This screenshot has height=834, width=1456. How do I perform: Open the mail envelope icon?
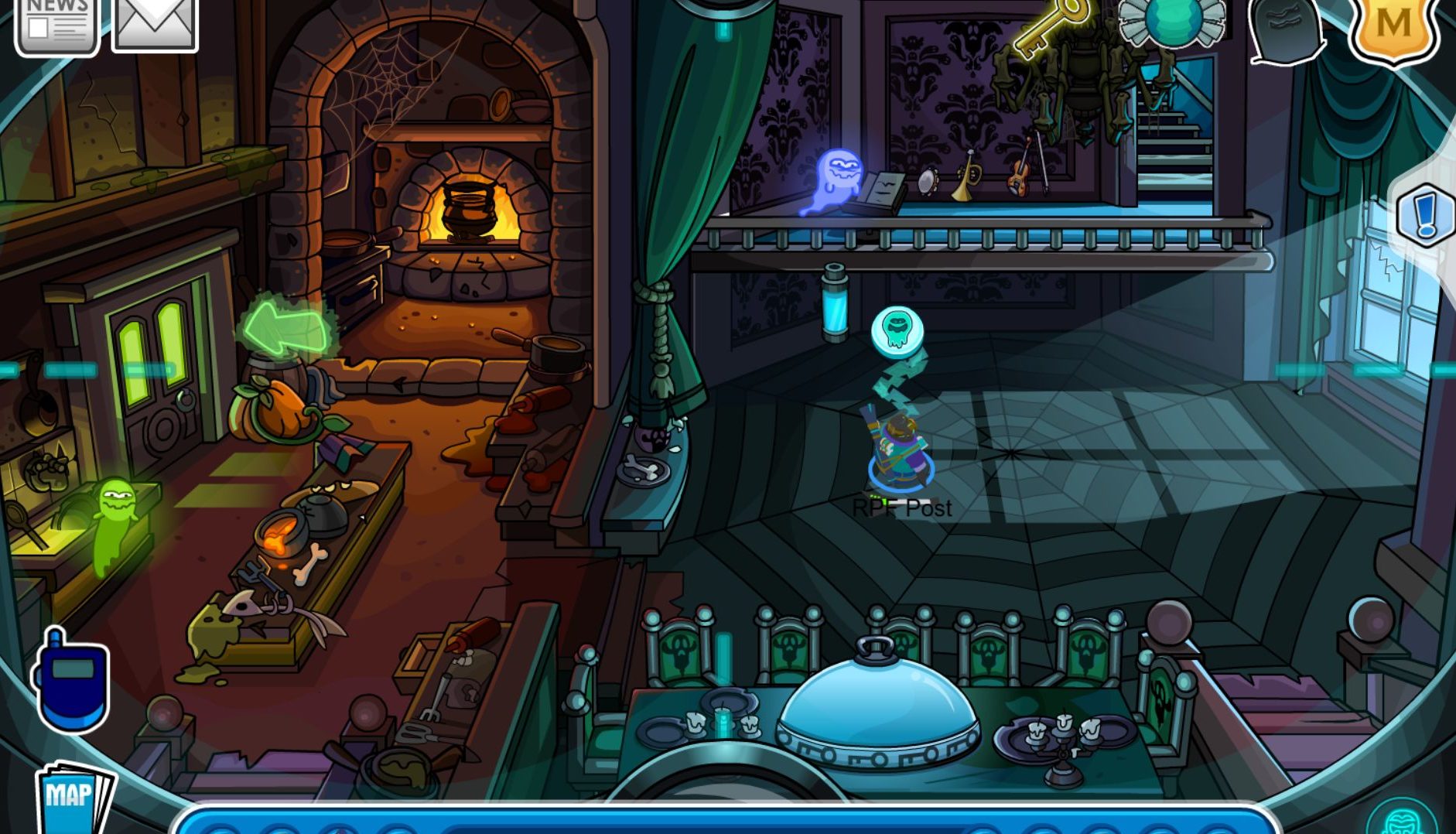(155, 22)
